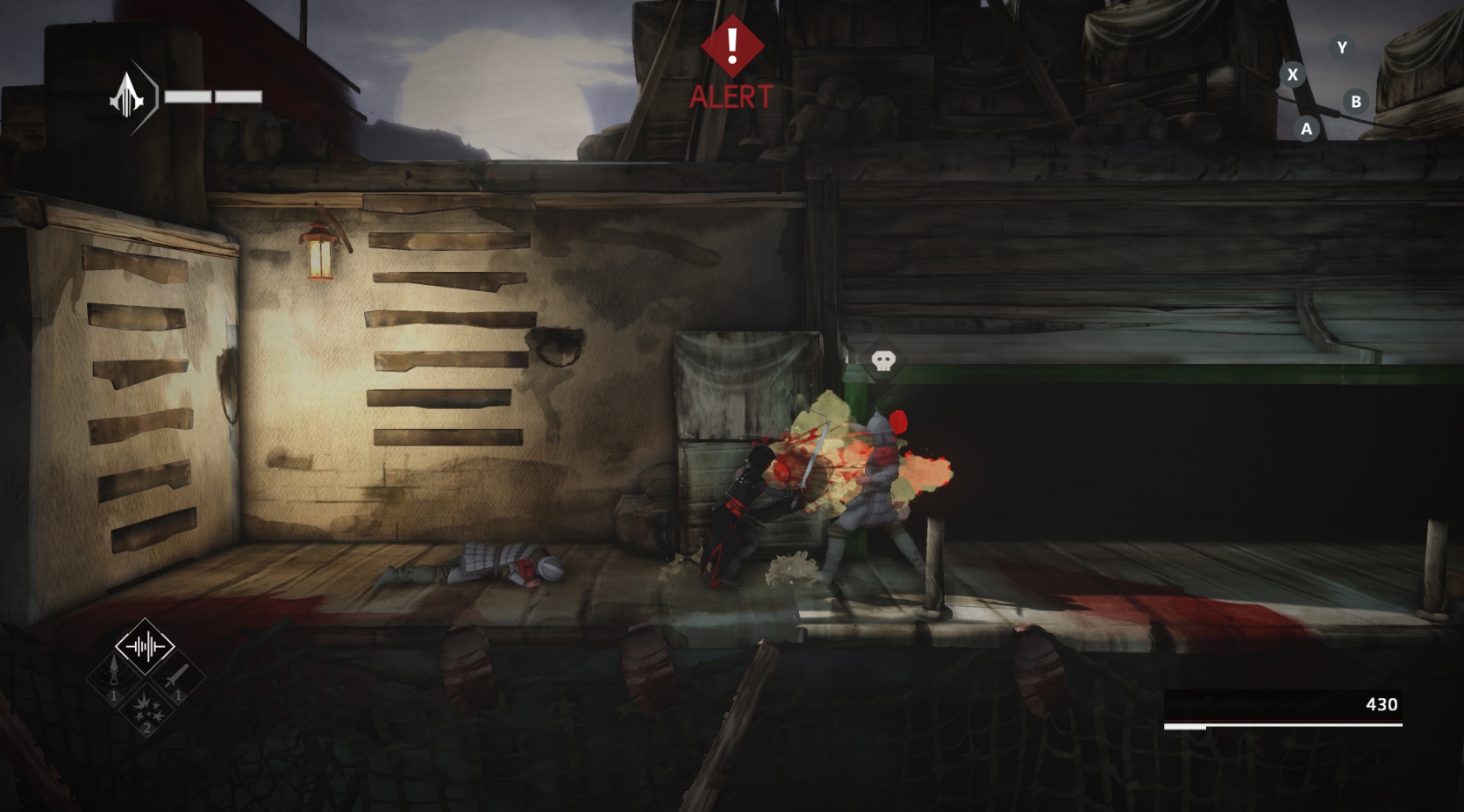Click the score progress bar bottom right
Screen dimensions: 1464x812
(1283, 725)
